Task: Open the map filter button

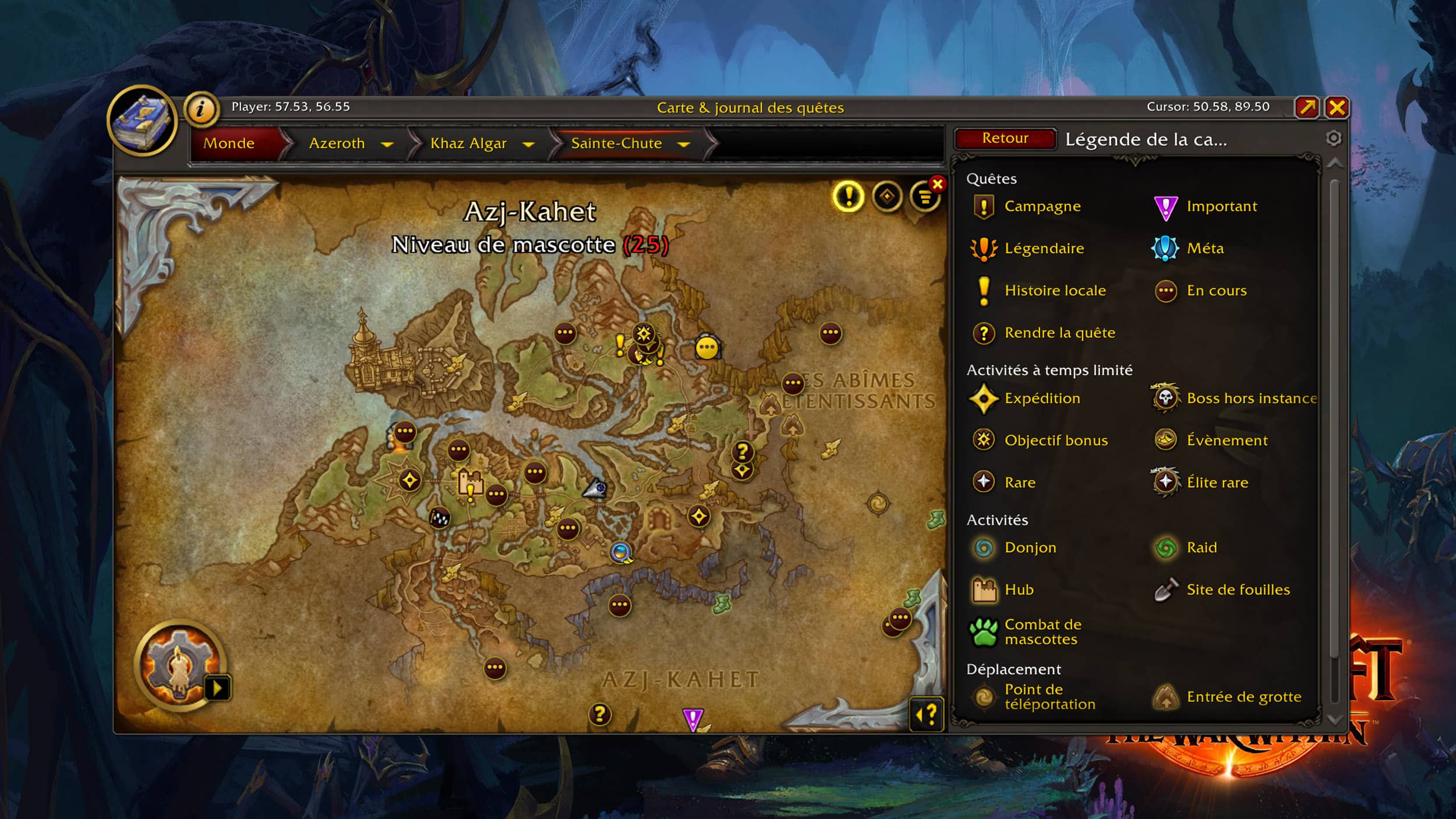Action: [925, 197]
